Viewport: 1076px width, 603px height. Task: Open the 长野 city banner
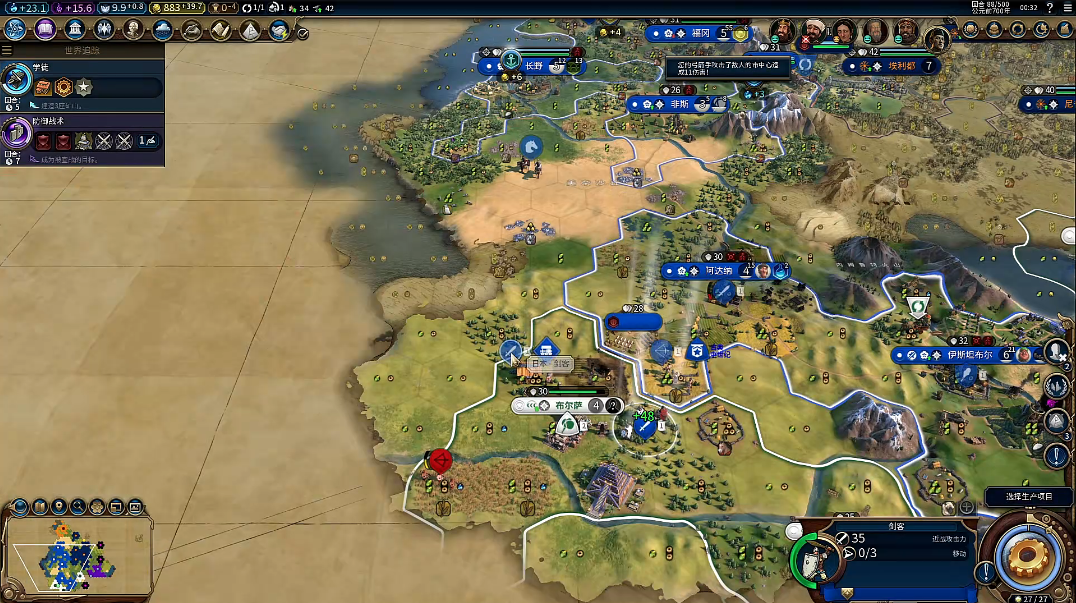point(530,66)
